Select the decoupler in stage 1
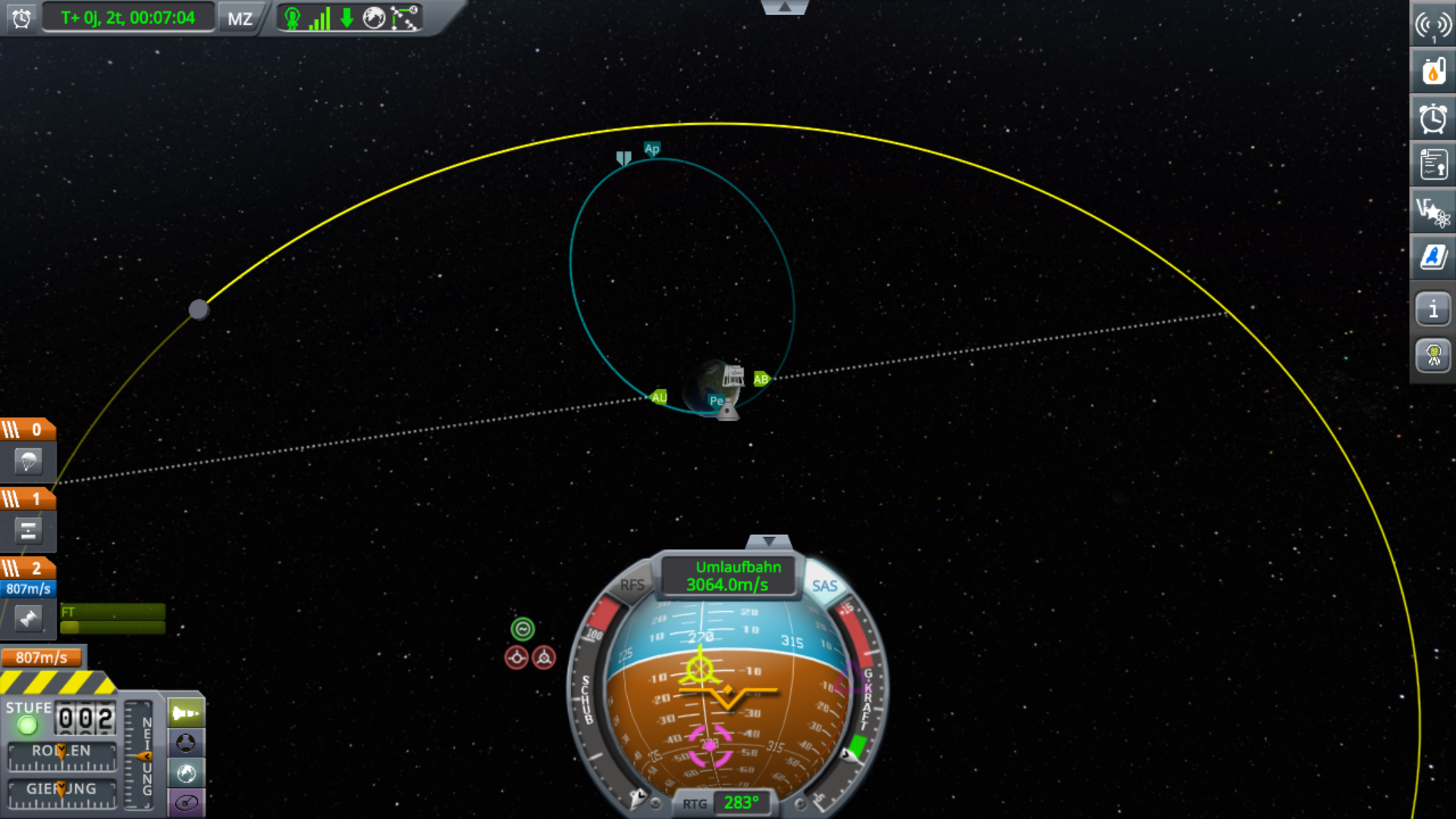This screenshot has width=1456, height=819. click(x=28, y=531)
